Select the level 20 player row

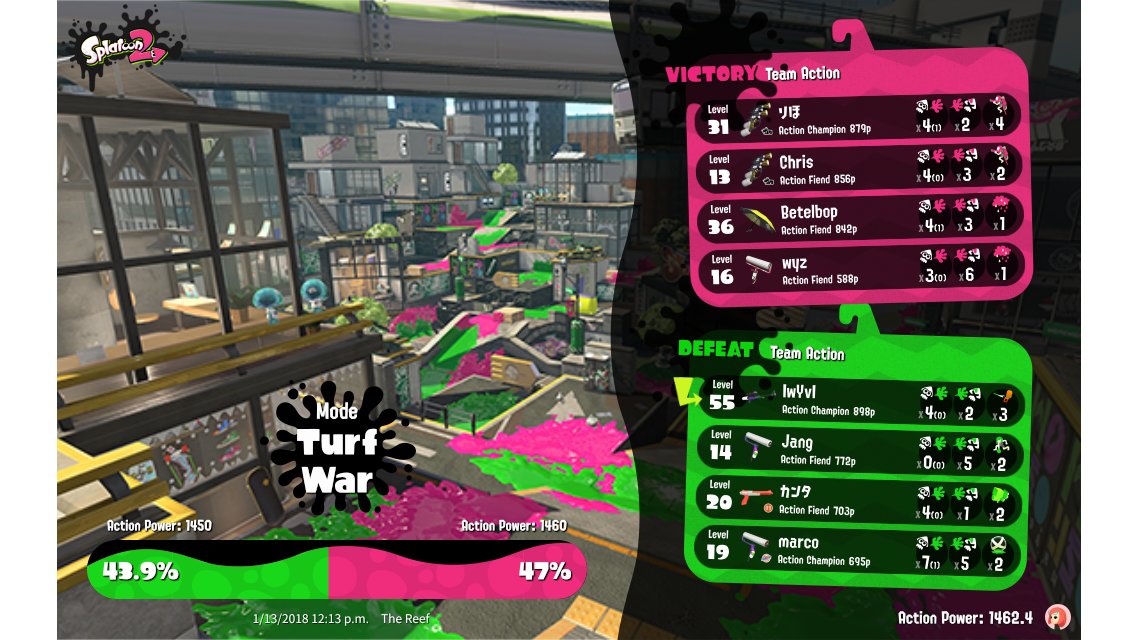[860, 500]
